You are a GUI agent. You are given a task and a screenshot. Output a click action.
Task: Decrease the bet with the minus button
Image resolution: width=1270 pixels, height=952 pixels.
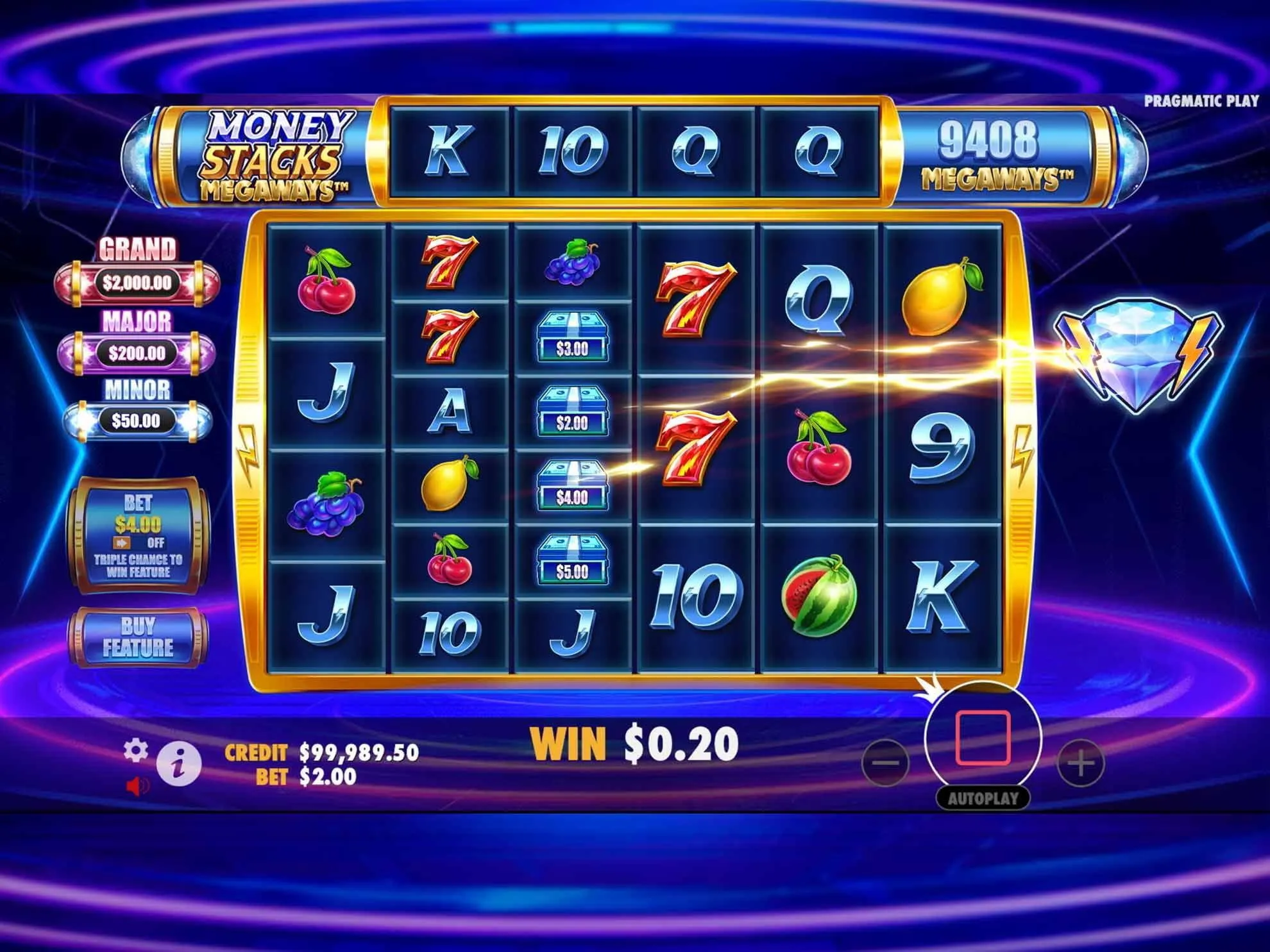tap(886, 763)
